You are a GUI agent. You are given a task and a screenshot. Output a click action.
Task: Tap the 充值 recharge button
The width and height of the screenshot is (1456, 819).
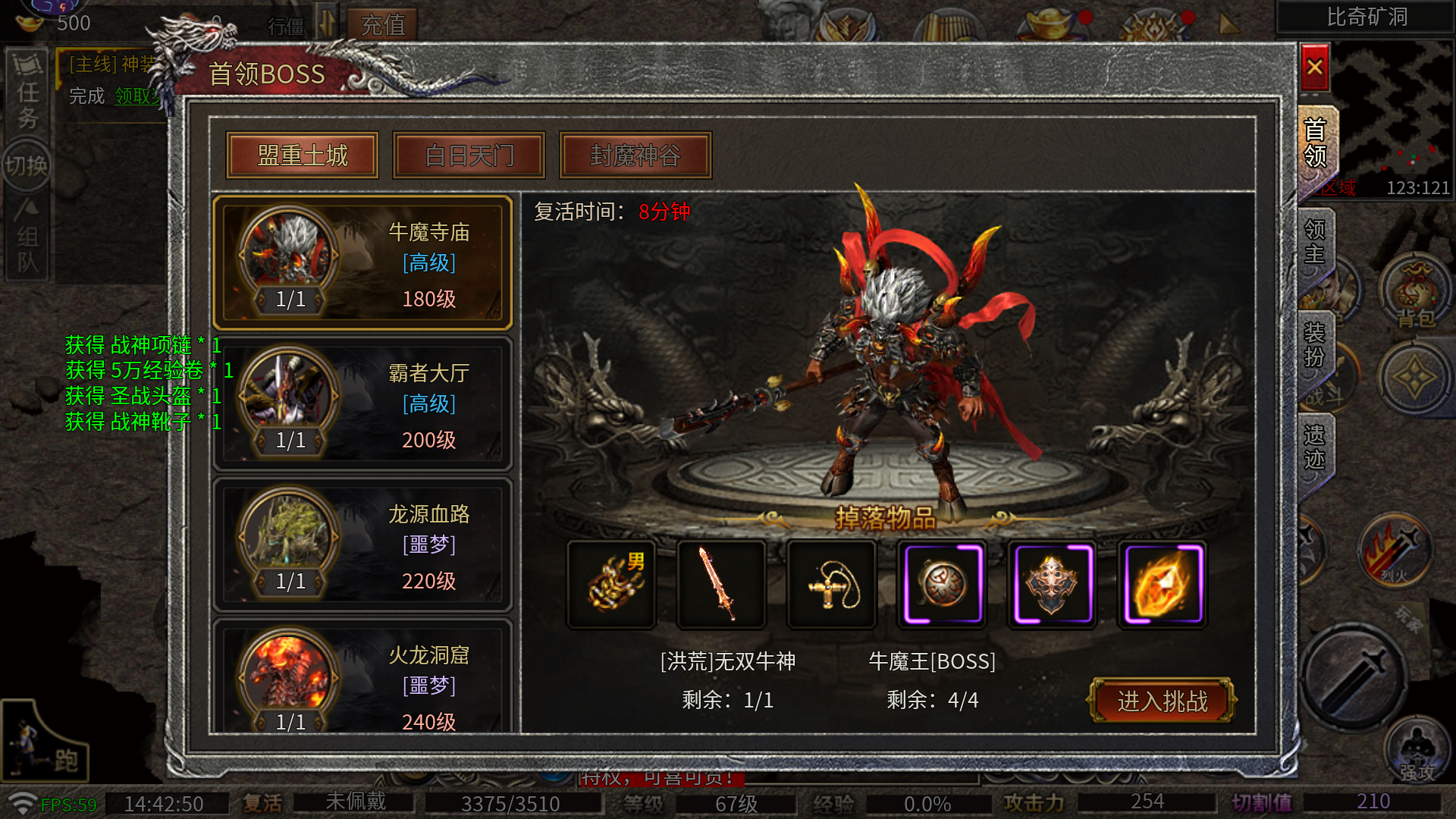click(382, 25)
